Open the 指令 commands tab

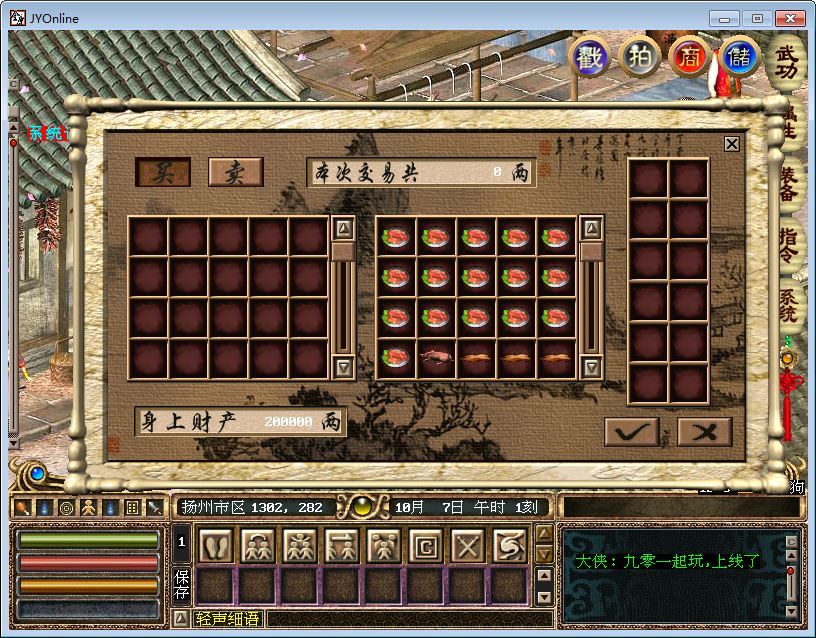click(788, 246)
